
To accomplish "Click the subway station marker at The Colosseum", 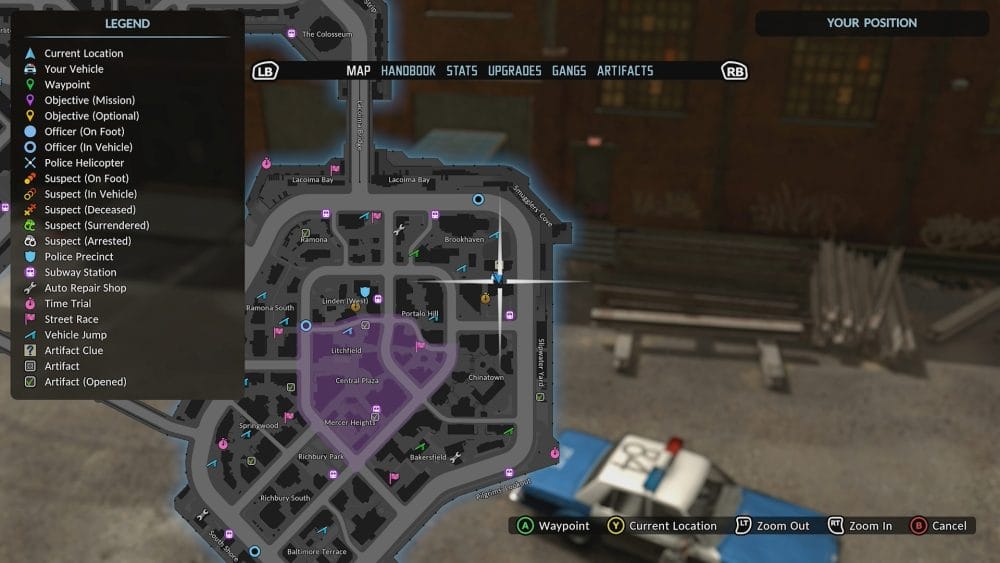I will click(x=291, y=34).
